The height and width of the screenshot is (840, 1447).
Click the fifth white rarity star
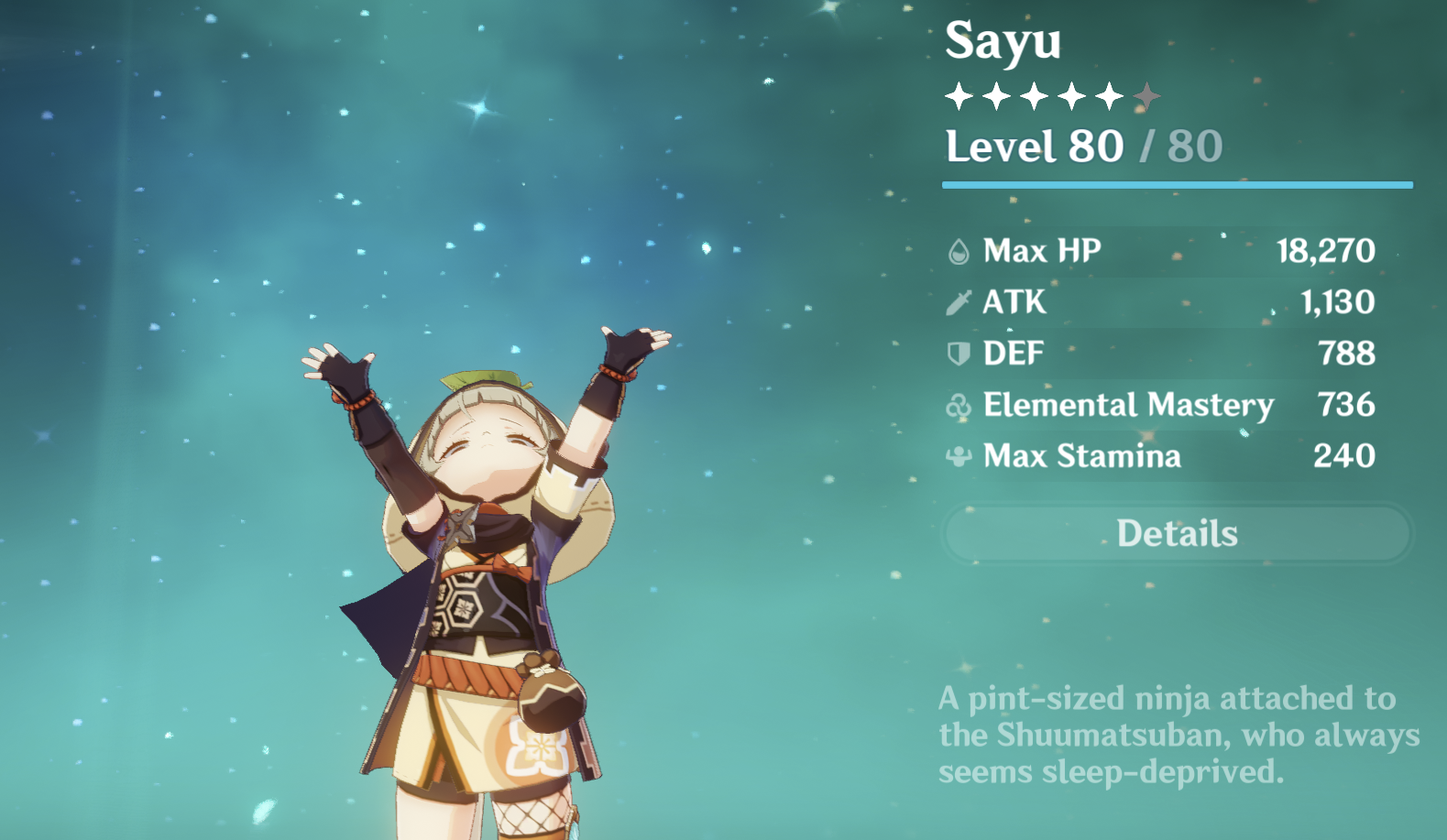coord(1109,94)
